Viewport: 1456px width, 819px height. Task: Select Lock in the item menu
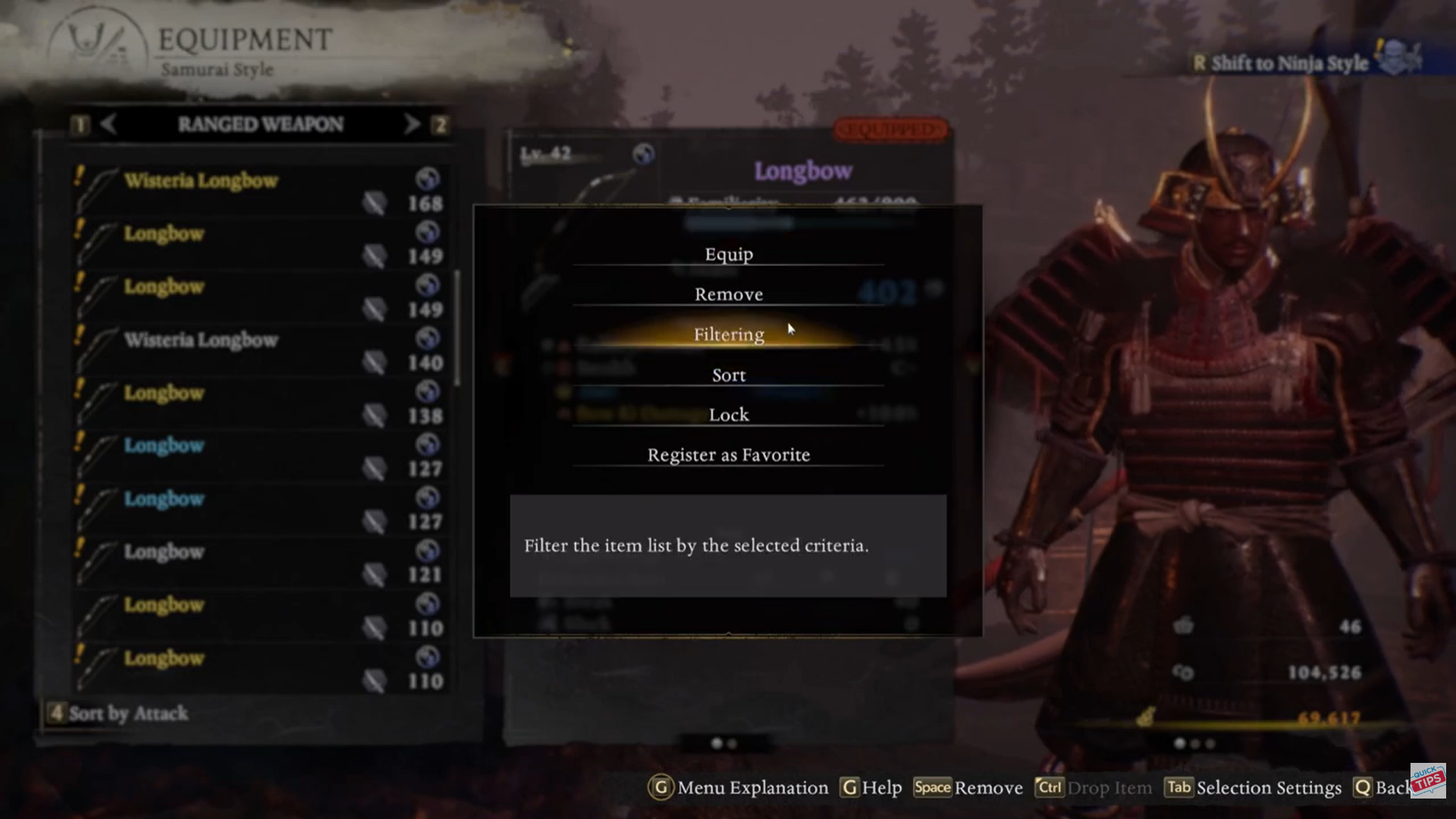728,415
